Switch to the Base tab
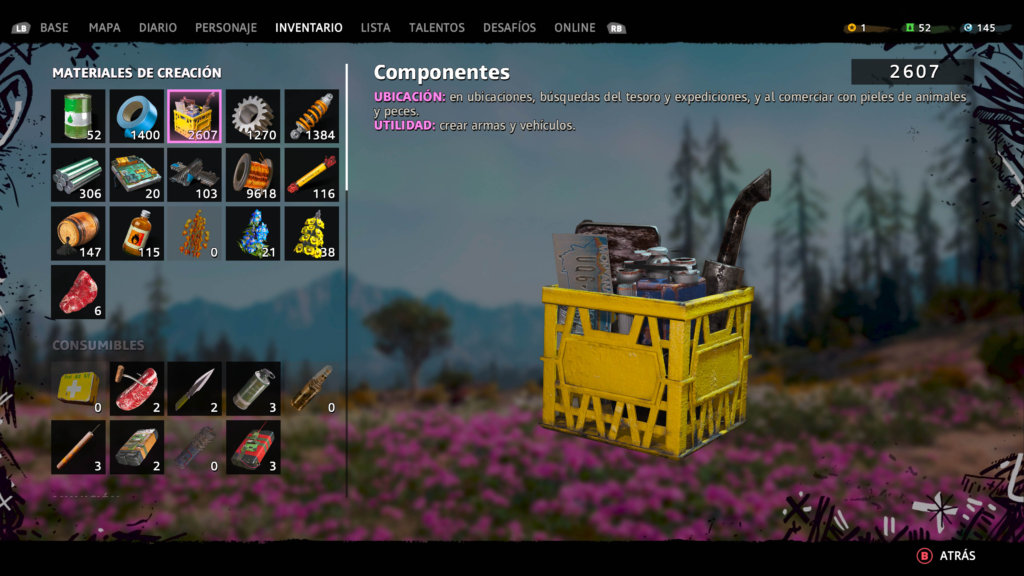This screenshot has width=1024, height=576. (54, 28)
